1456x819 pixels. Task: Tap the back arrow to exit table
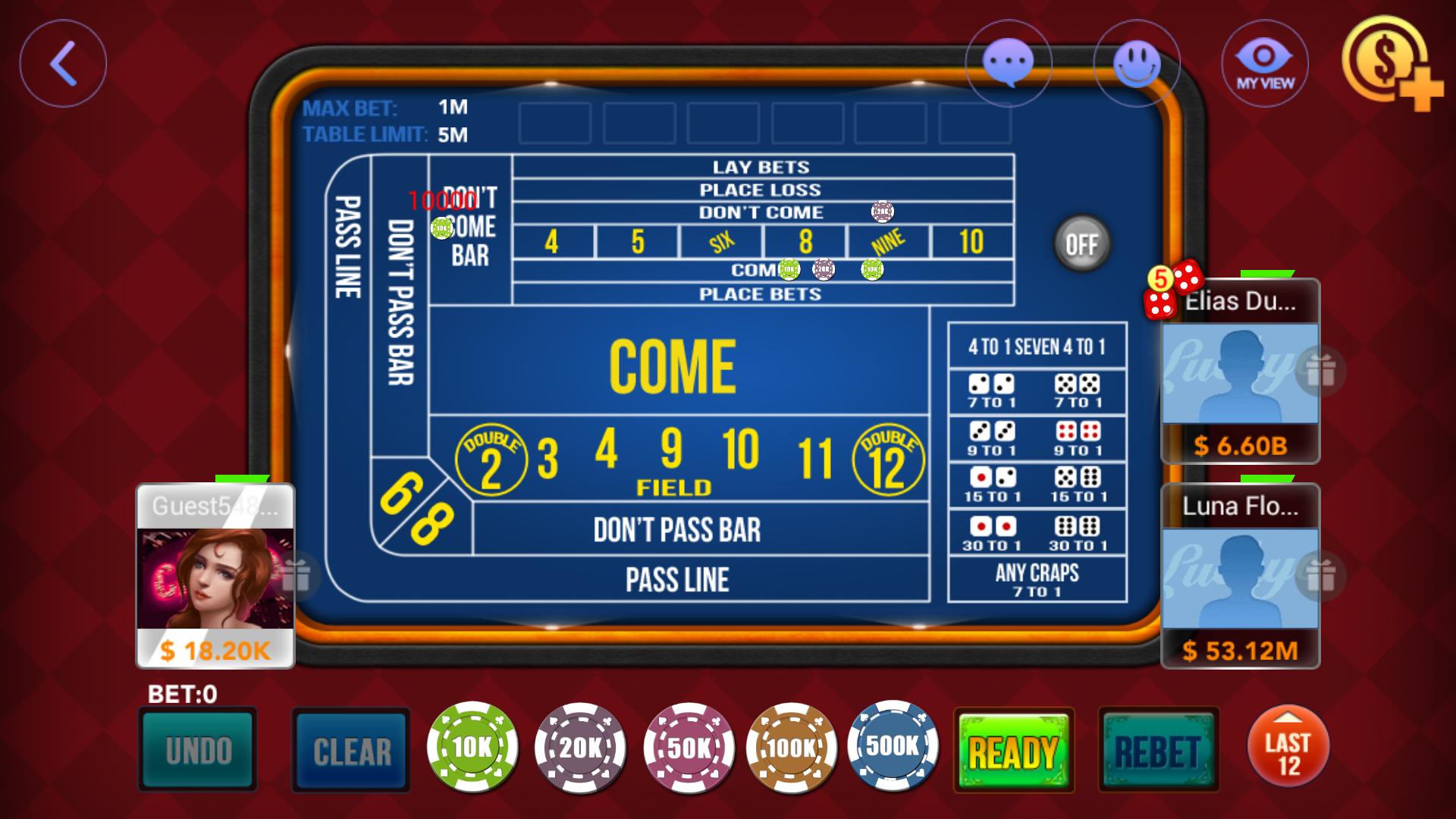tap(64, 63)
